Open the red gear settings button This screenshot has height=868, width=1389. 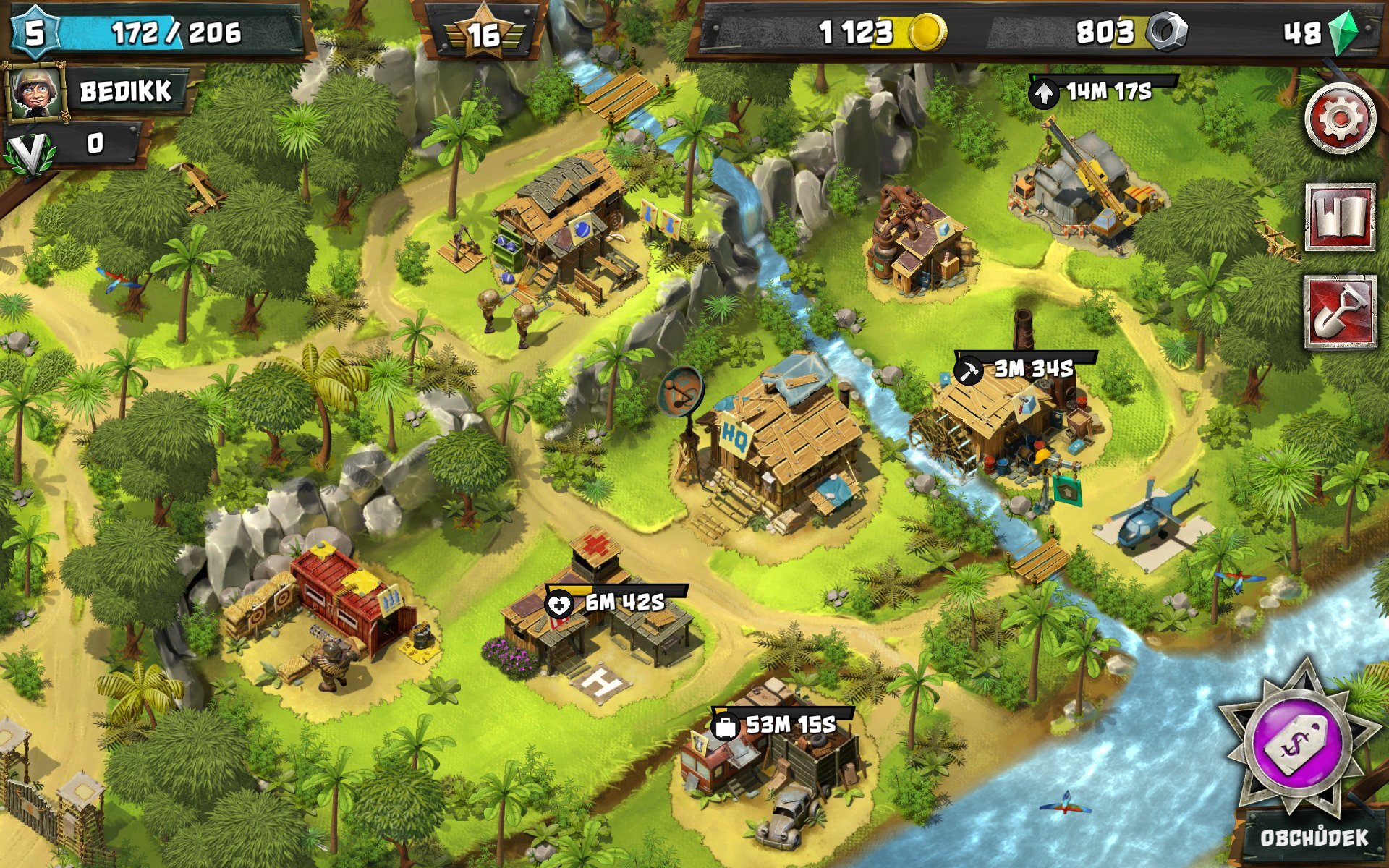pos(1340,118)
